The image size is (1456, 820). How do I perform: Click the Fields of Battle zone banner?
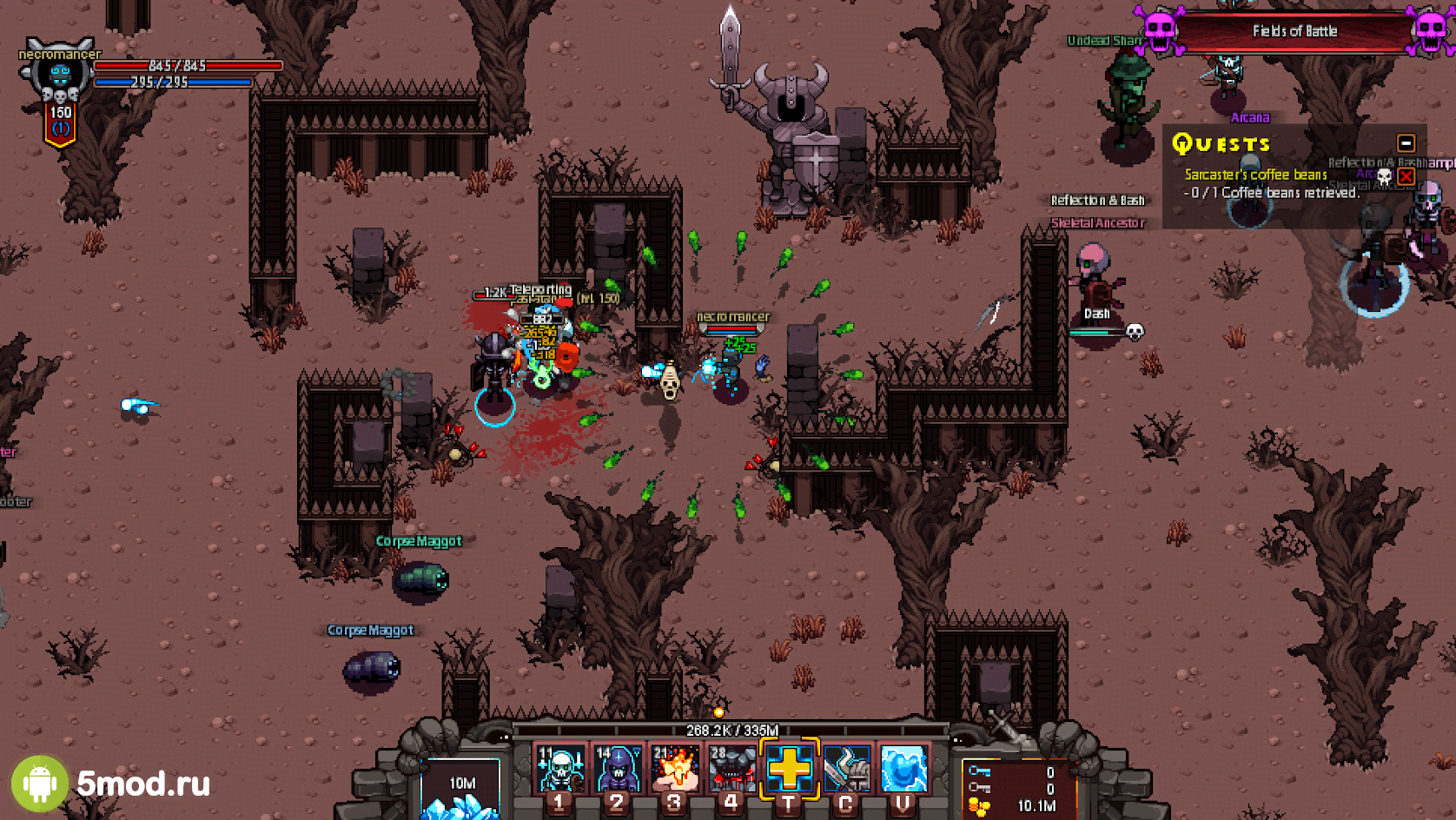click(x=1294, y=31)
